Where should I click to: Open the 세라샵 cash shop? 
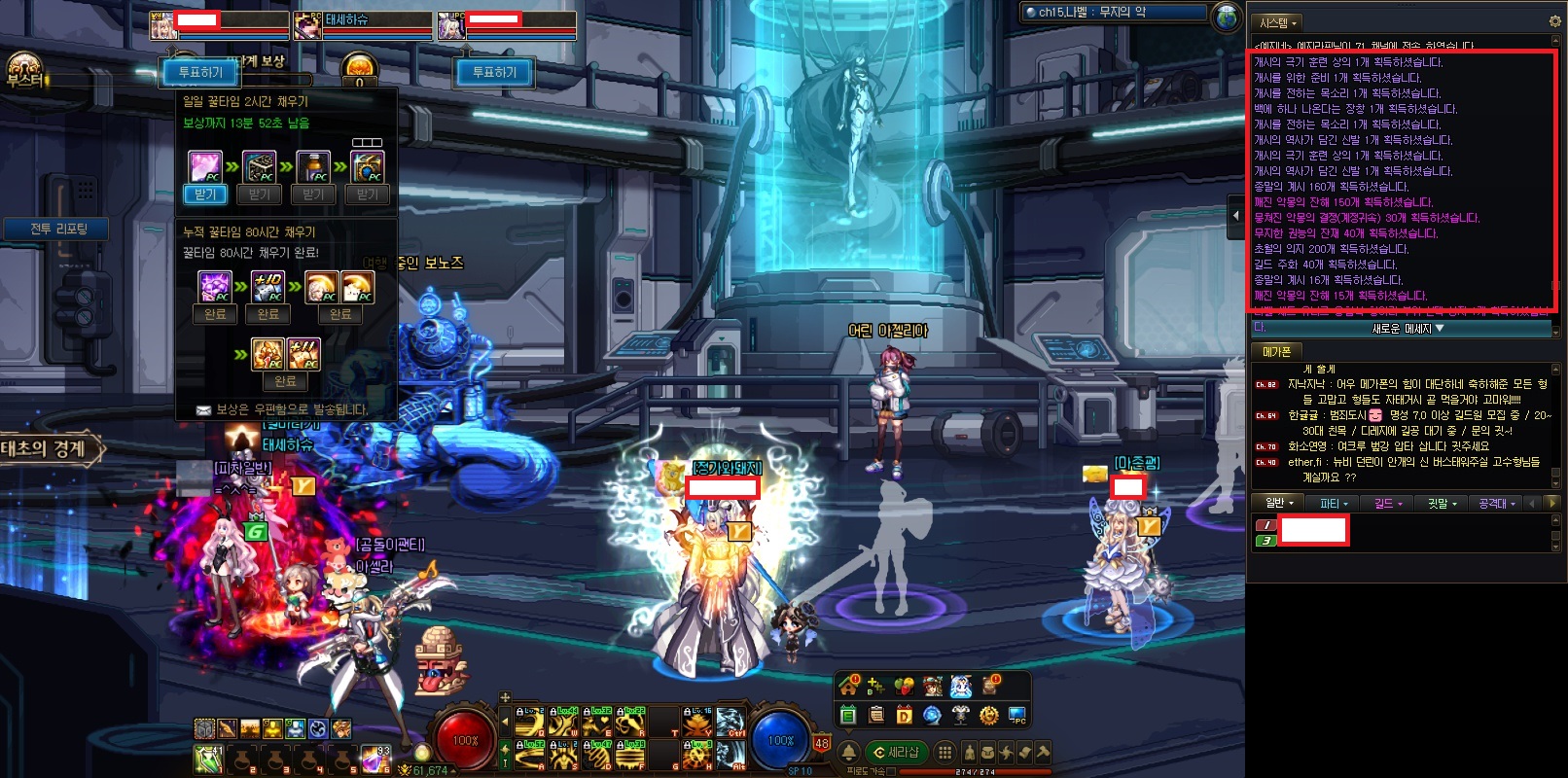897,752
